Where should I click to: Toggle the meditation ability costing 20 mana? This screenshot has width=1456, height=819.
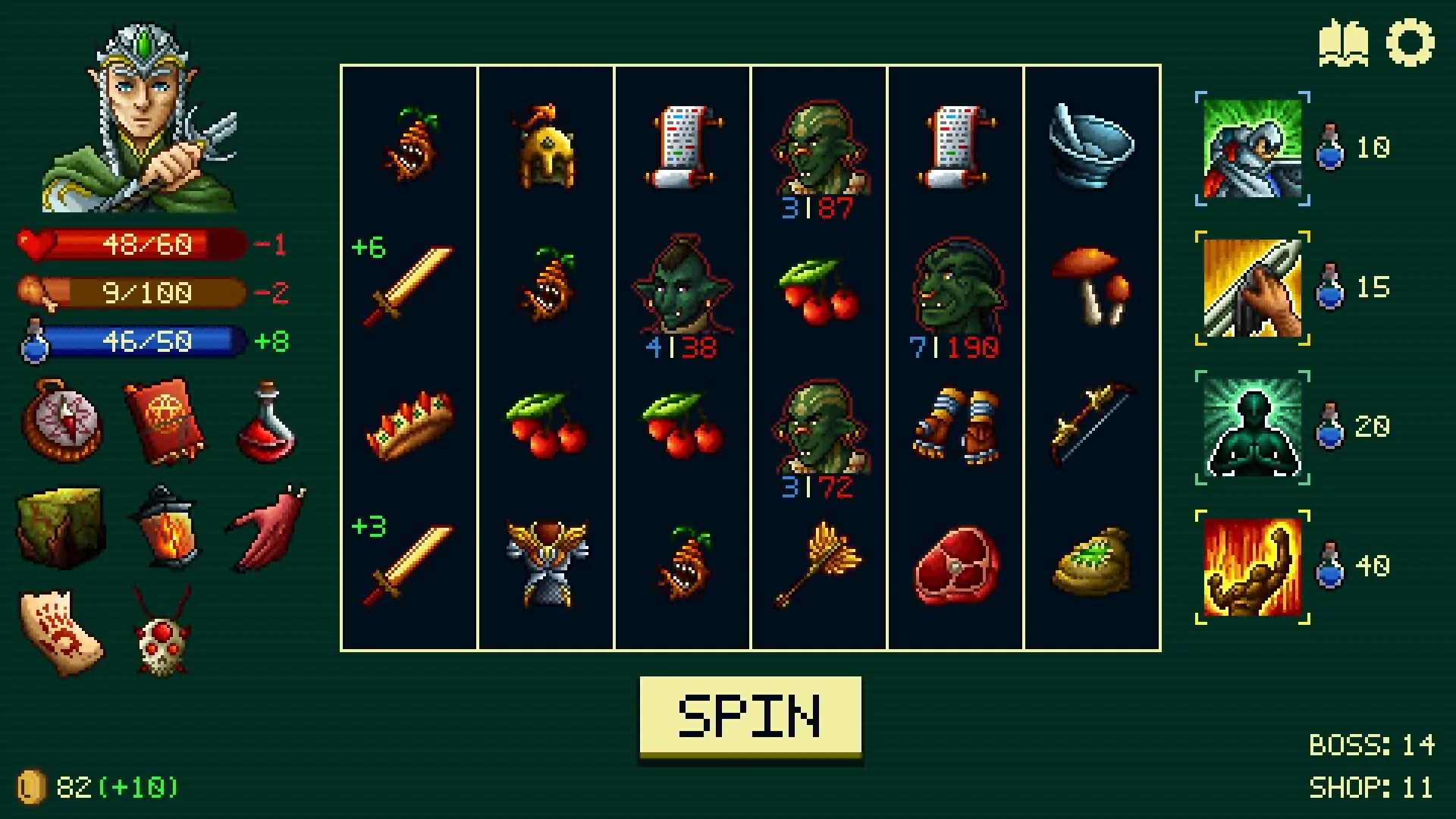1253,425
